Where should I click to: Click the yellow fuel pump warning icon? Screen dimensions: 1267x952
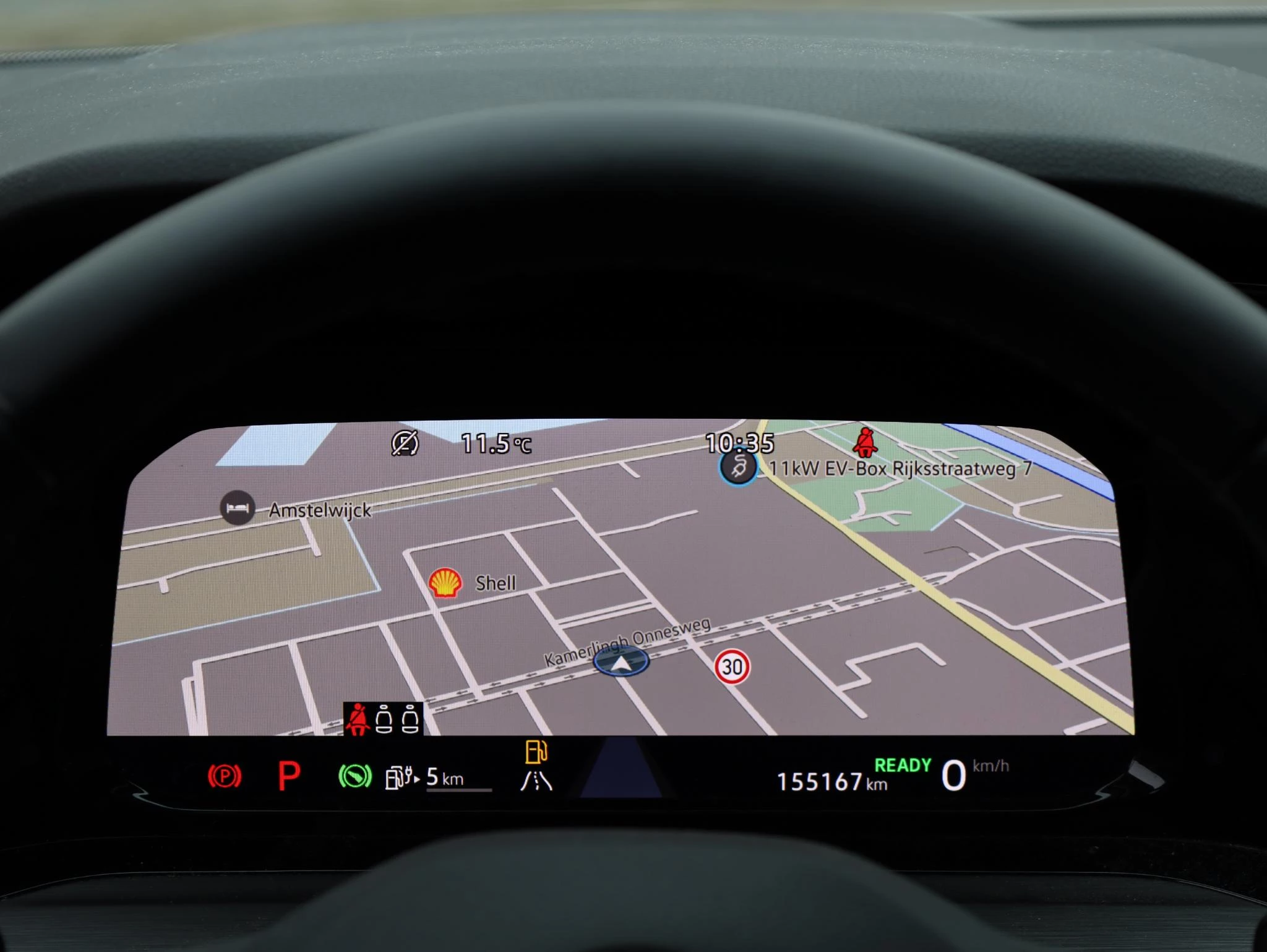536,752
